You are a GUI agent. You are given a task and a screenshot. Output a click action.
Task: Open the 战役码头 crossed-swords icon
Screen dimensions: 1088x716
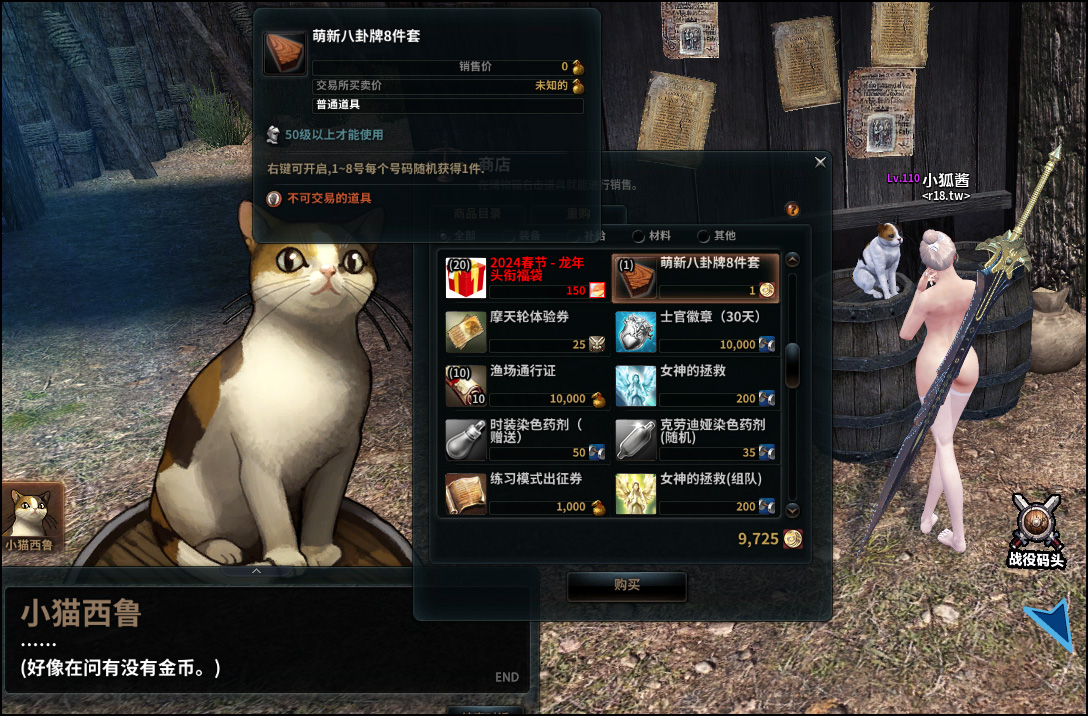[1035, 525]
